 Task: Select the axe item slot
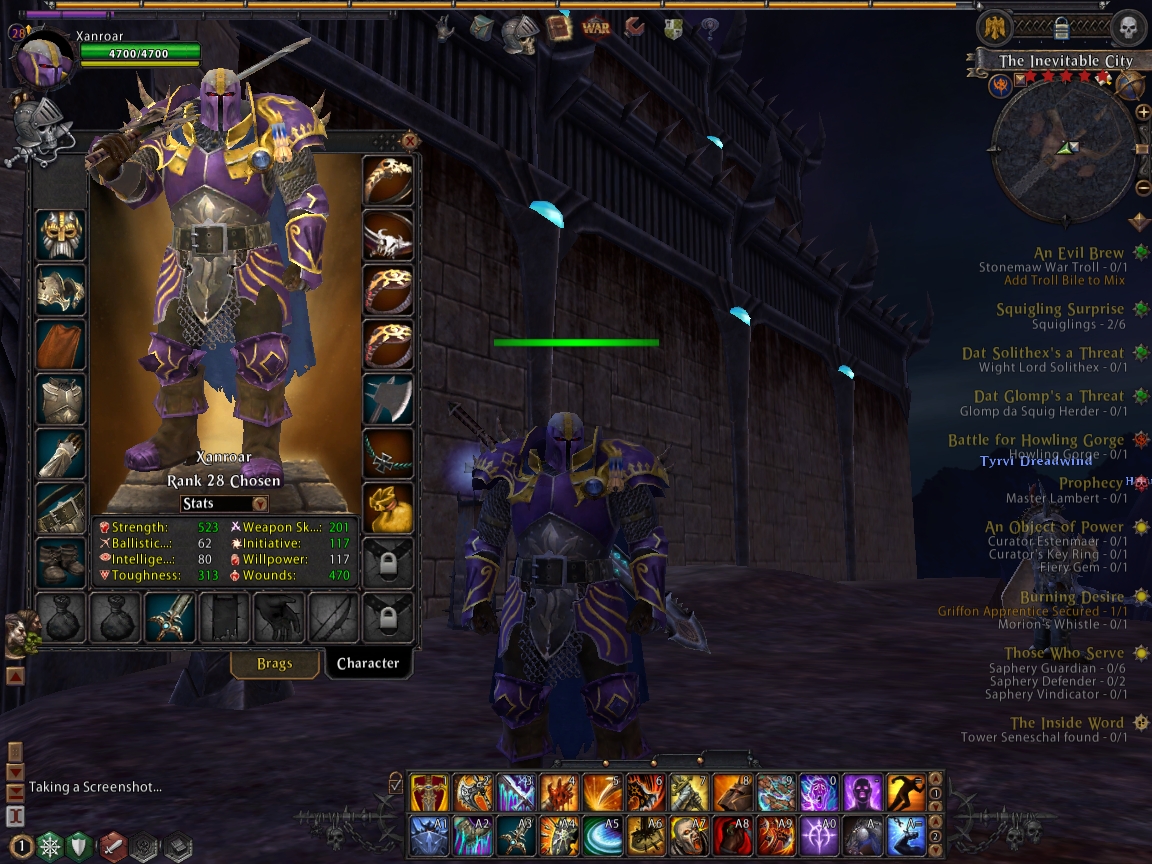(387, 399)
